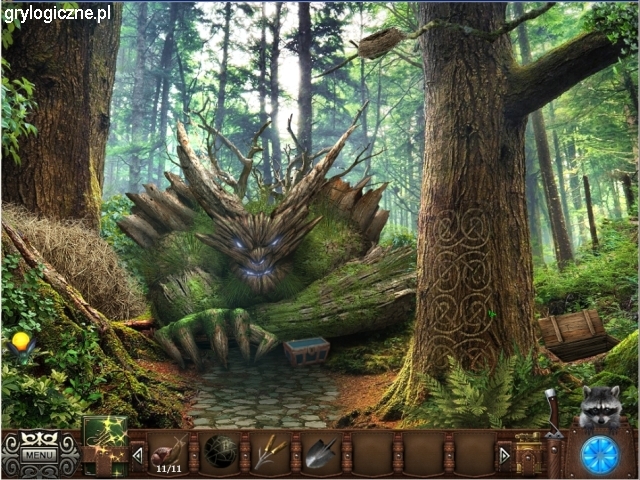Activate the blue crystal hint button
This screenshot has height=480, width=640.
[x=599, y=453]
